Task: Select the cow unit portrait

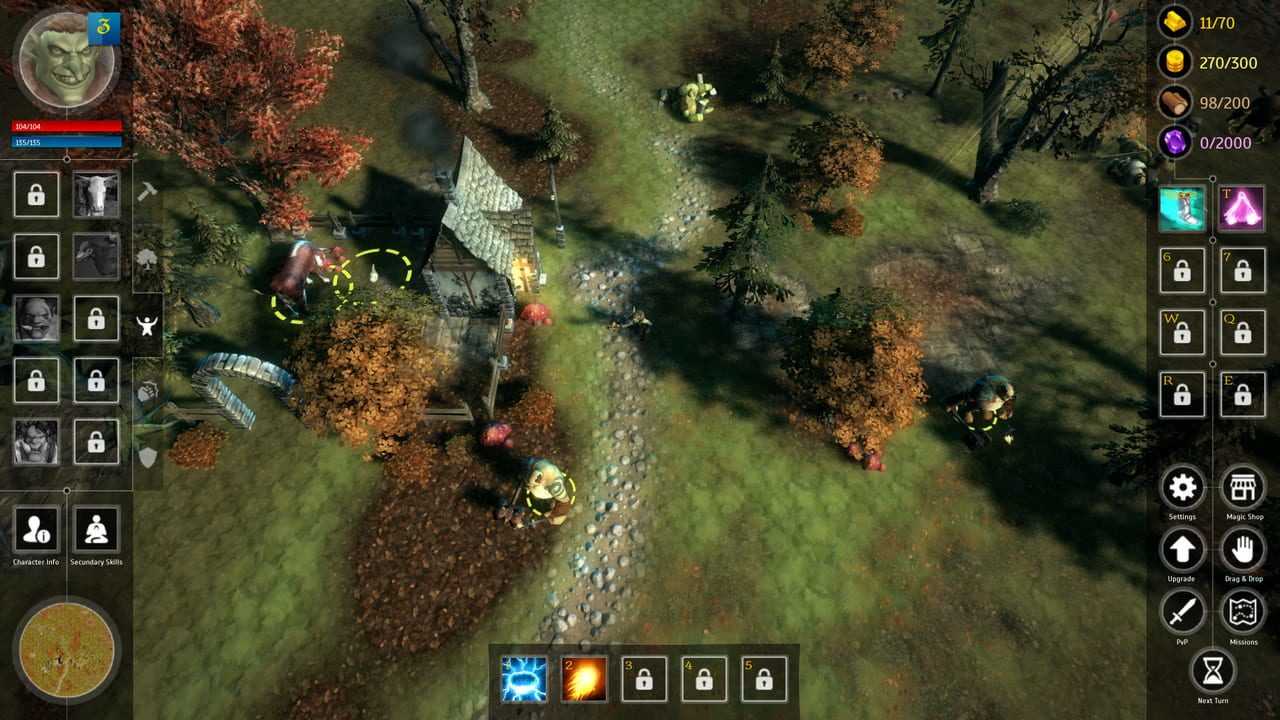Action: (x=96, y=194)
